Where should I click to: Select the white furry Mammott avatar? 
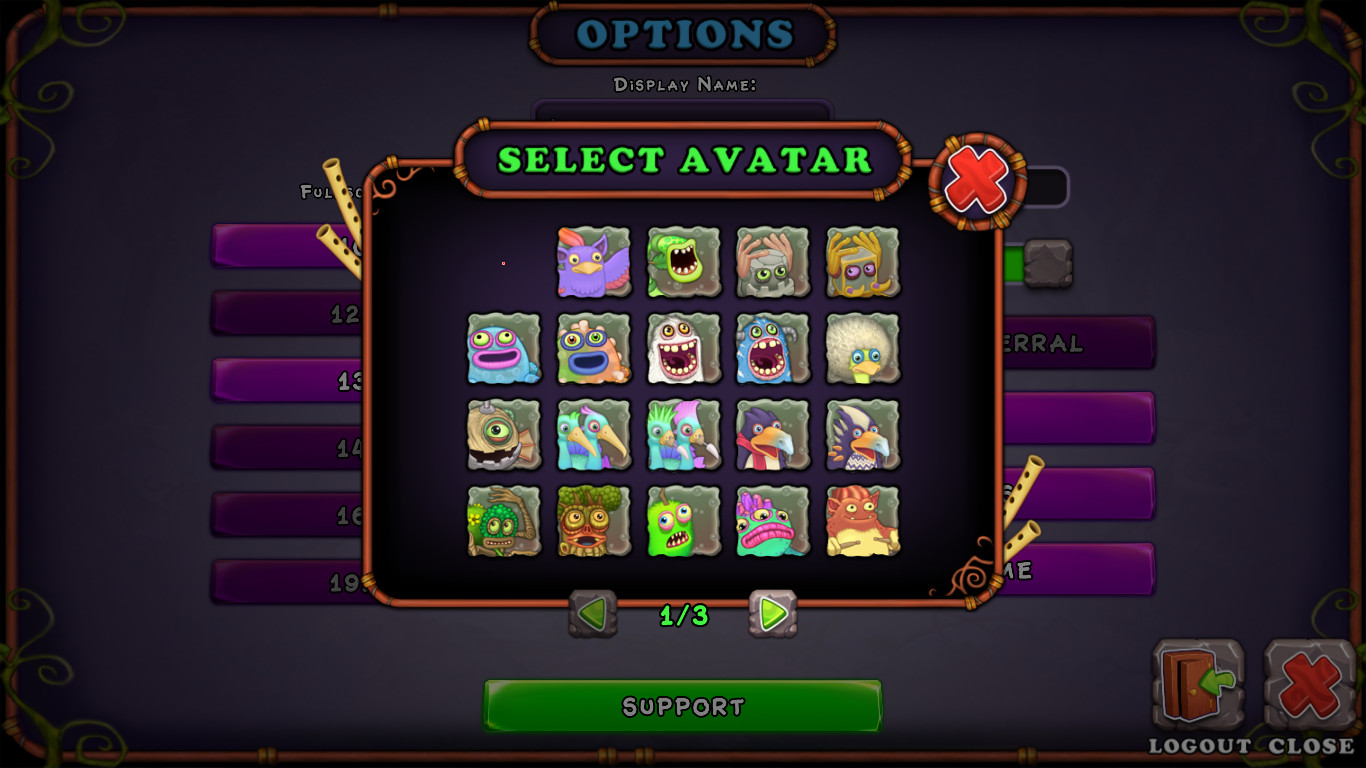683,348
